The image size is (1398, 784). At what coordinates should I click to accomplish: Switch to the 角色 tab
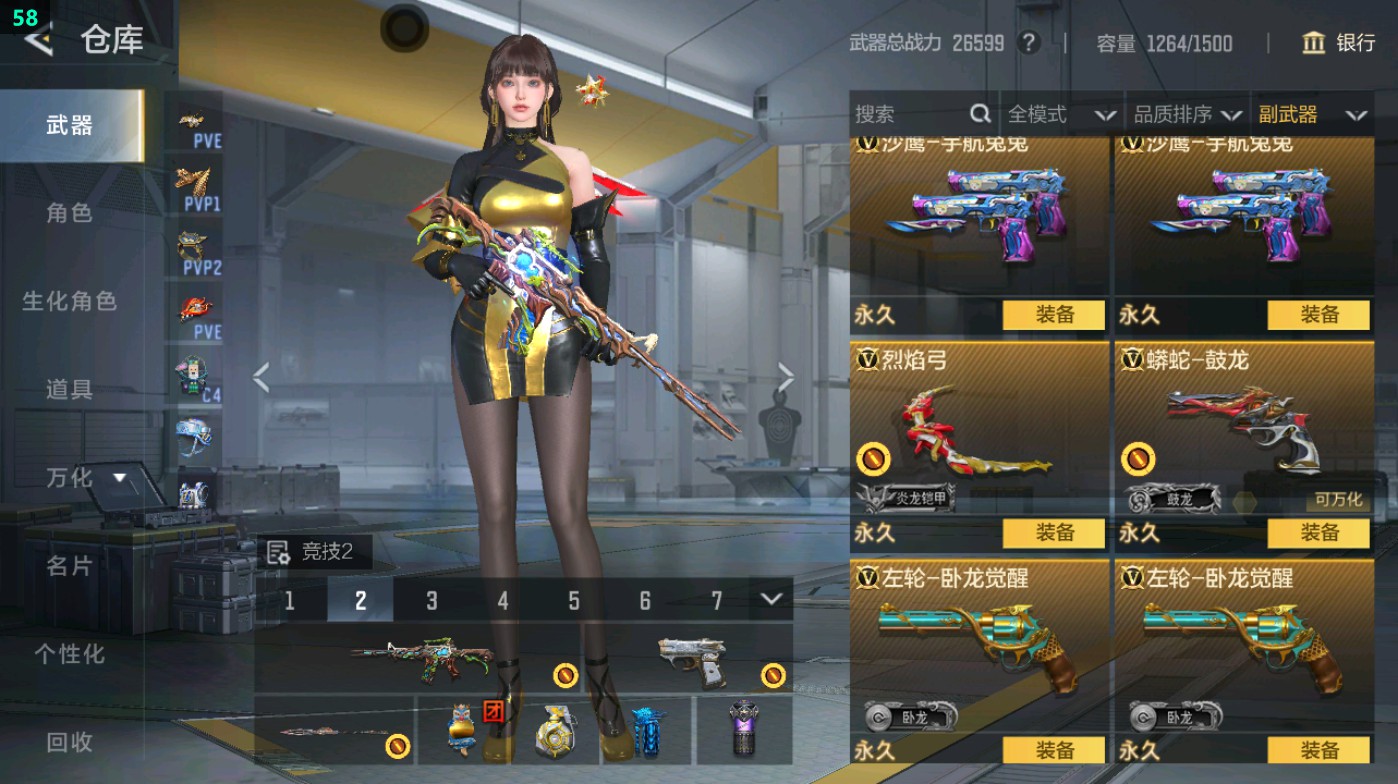[69, 213]
